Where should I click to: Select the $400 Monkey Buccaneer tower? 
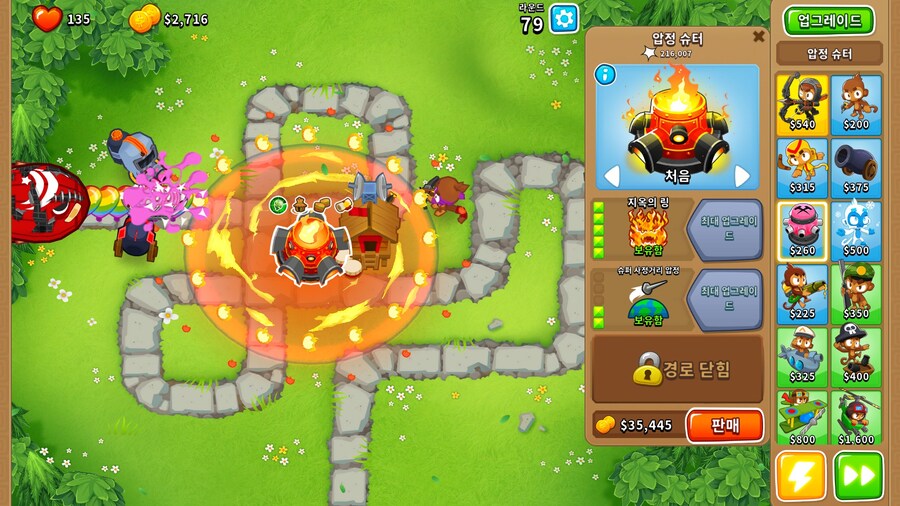tap(856, 357)
